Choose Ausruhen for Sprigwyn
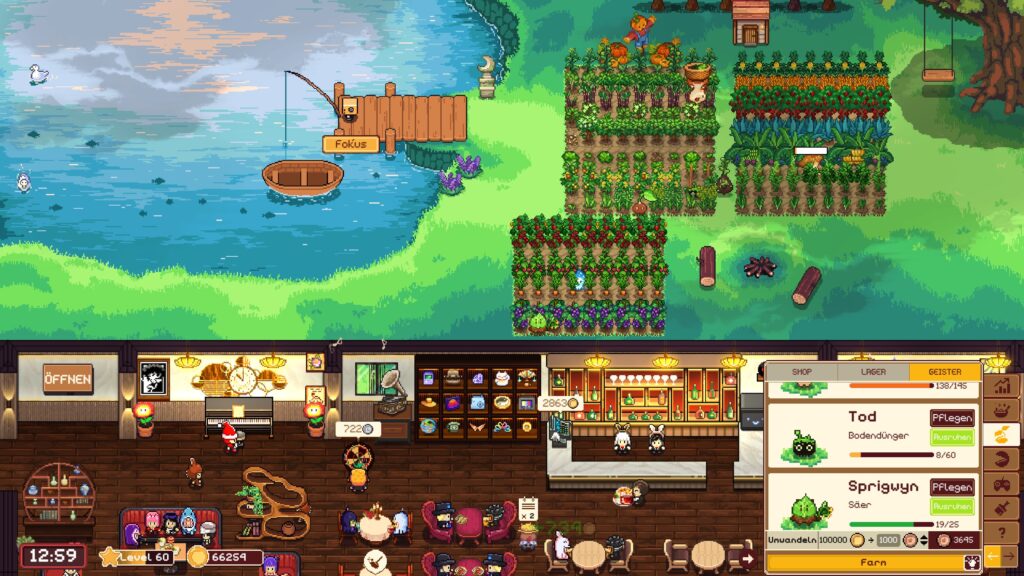Screen dimensions: 1024x576 [952, 506]
